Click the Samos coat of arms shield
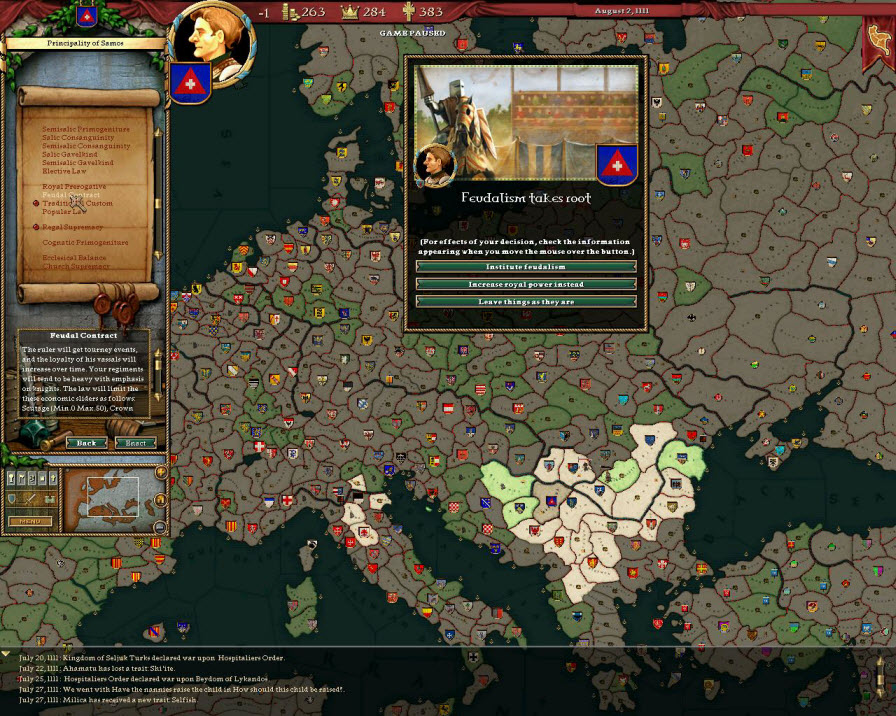The height and width of the screenshot is (716, 896). [186, 82]
